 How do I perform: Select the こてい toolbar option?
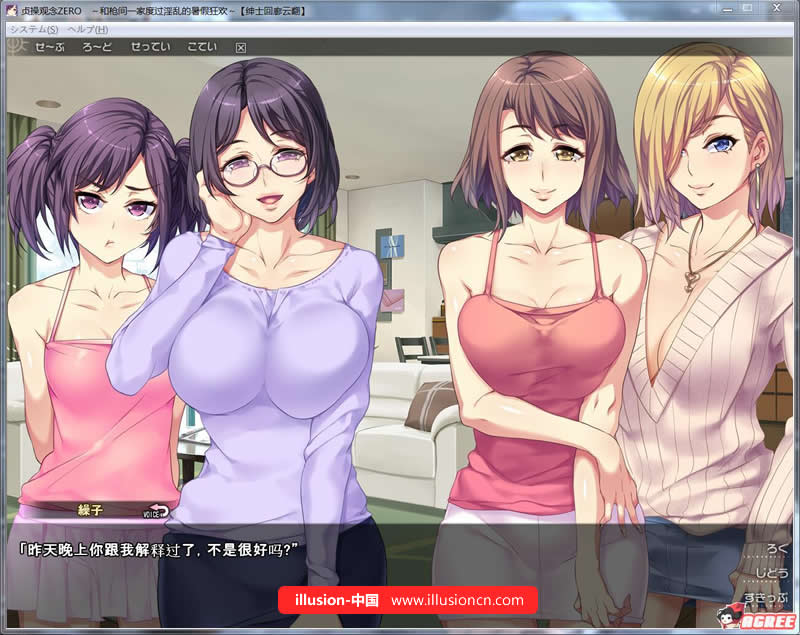202,47
